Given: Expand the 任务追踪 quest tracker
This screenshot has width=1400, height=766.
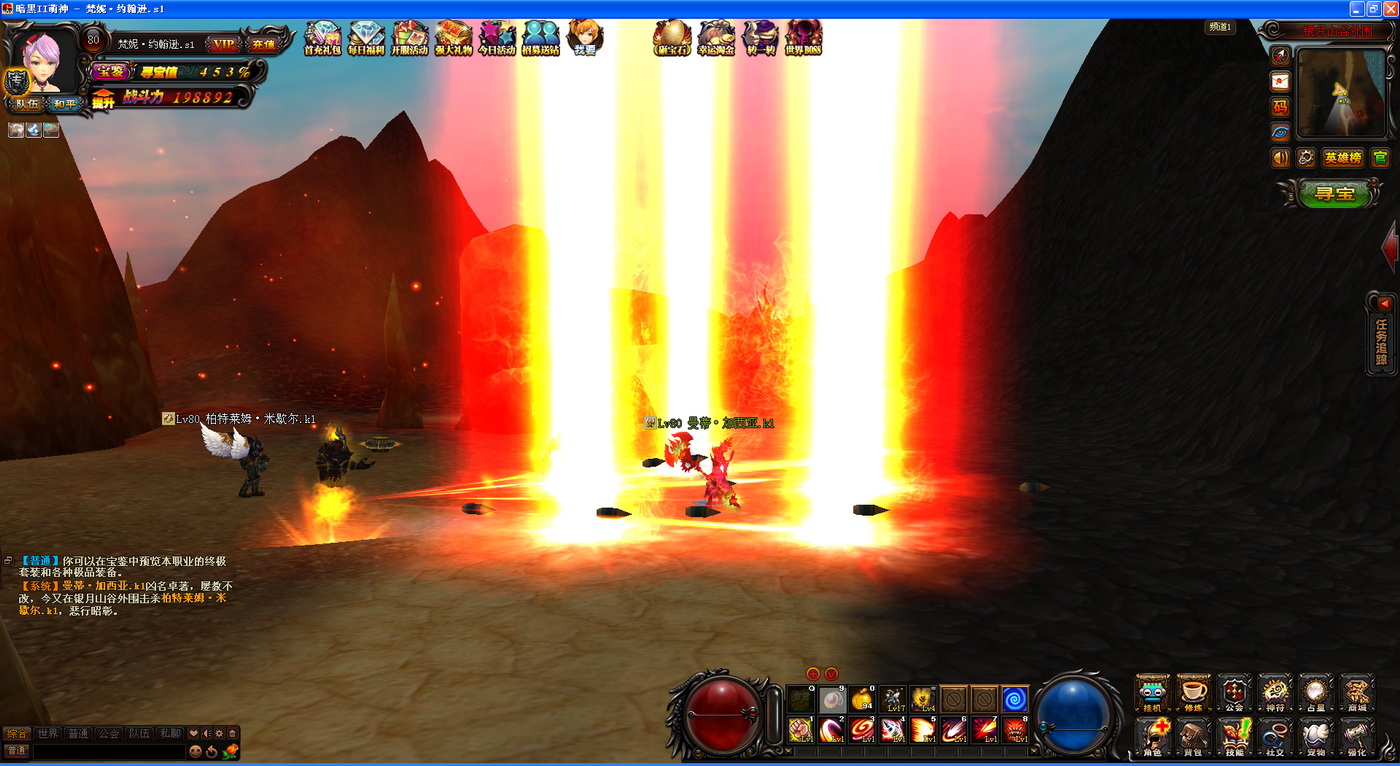Looking at the screenshot, I should (1382, 335).
